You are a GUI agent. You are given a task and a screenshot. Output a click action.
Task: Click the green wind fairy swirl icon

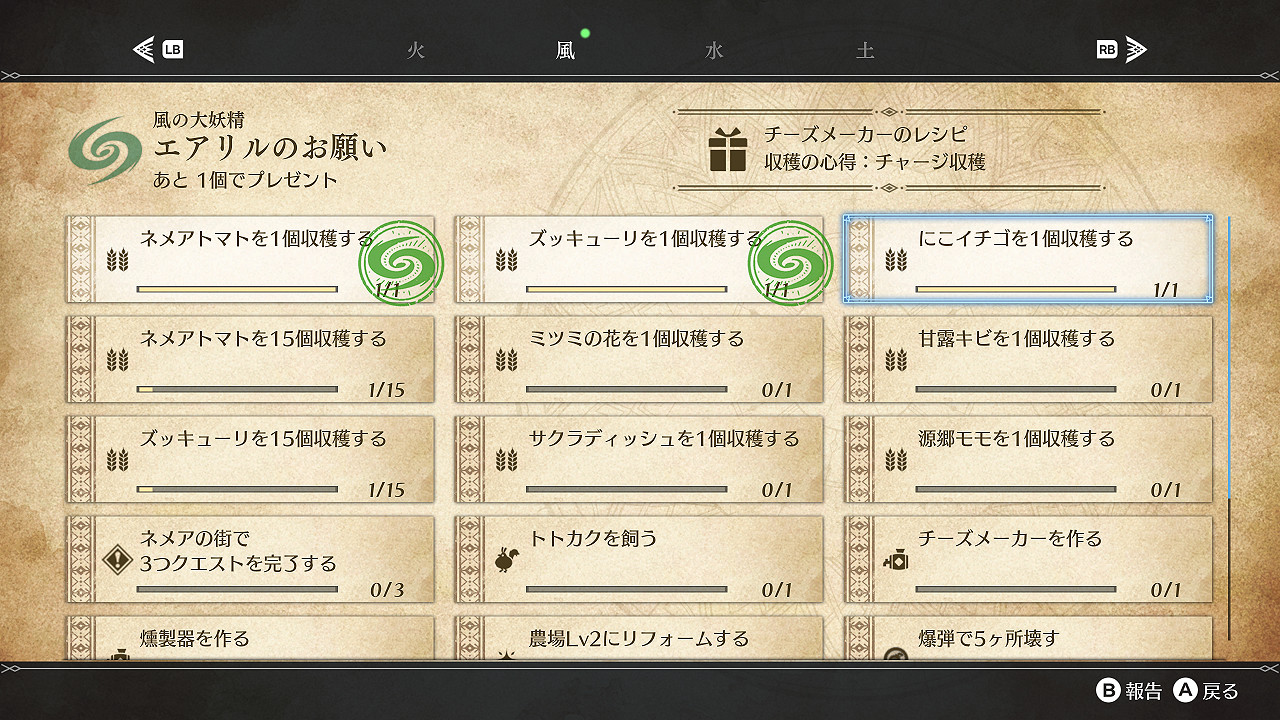coord(108,147)
